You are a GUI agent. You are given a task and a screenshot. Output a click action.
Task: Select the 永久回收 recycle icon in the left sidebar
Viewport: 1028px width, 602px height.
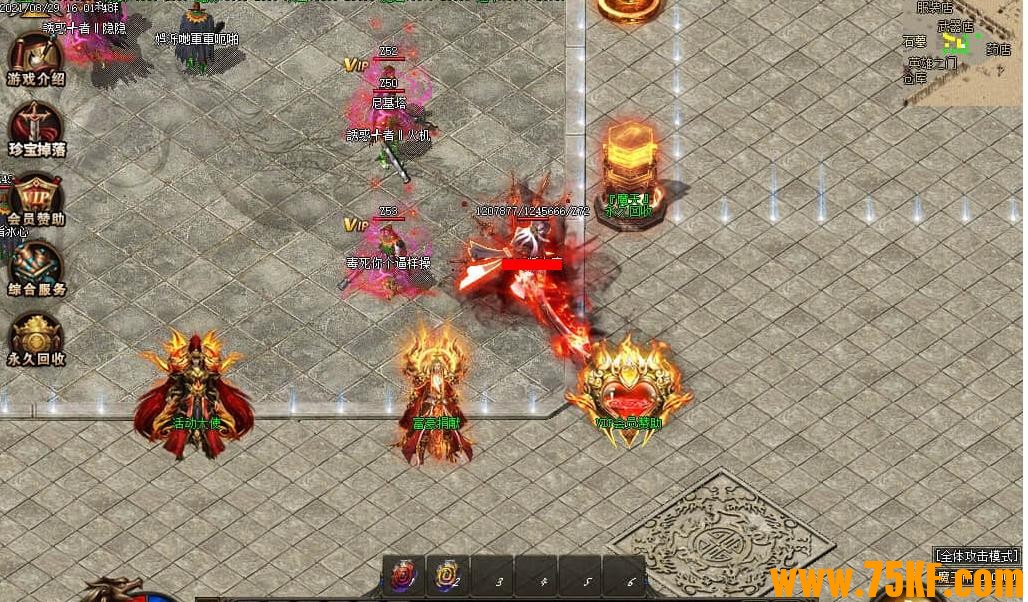coord(36,338)
